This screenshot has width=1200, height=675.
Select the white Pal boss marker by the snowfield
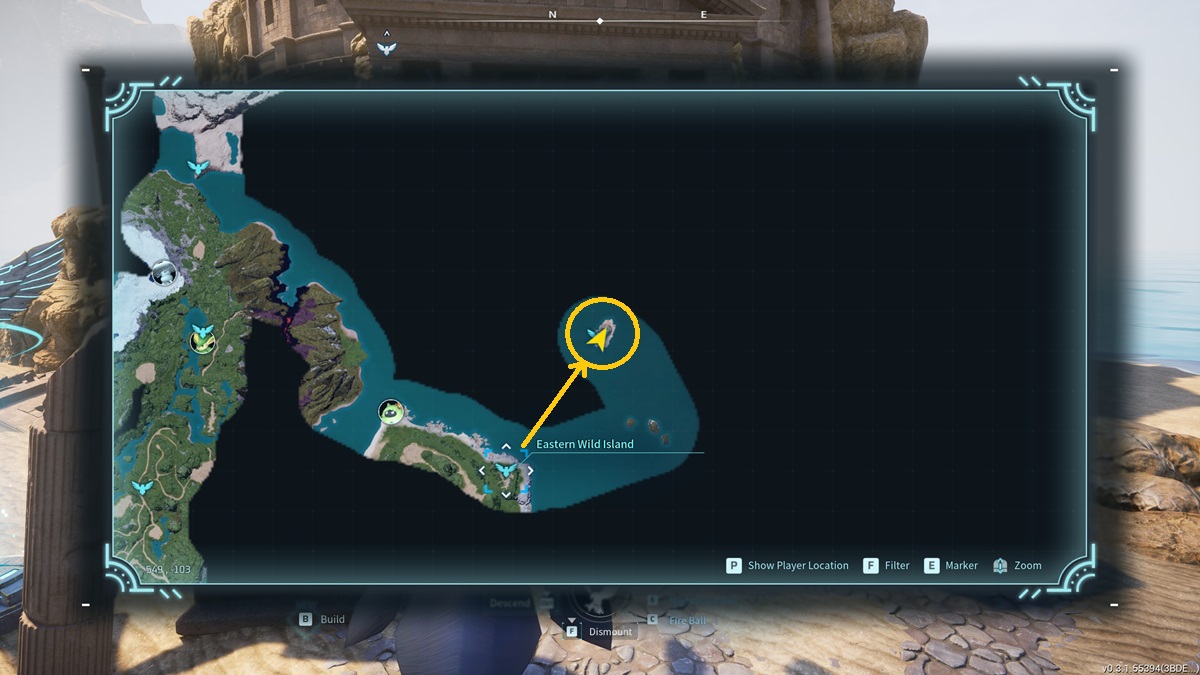point(163,271)
